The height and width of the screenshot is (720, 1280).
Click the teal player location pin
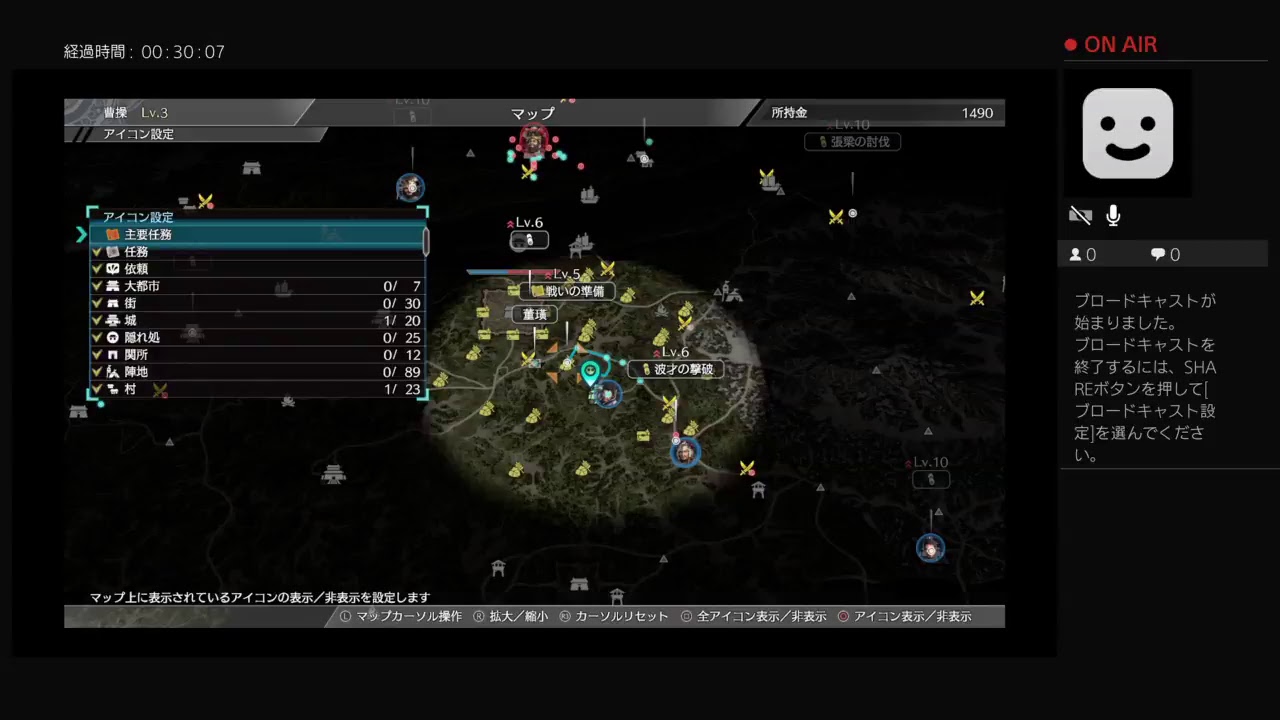(590, 374)
